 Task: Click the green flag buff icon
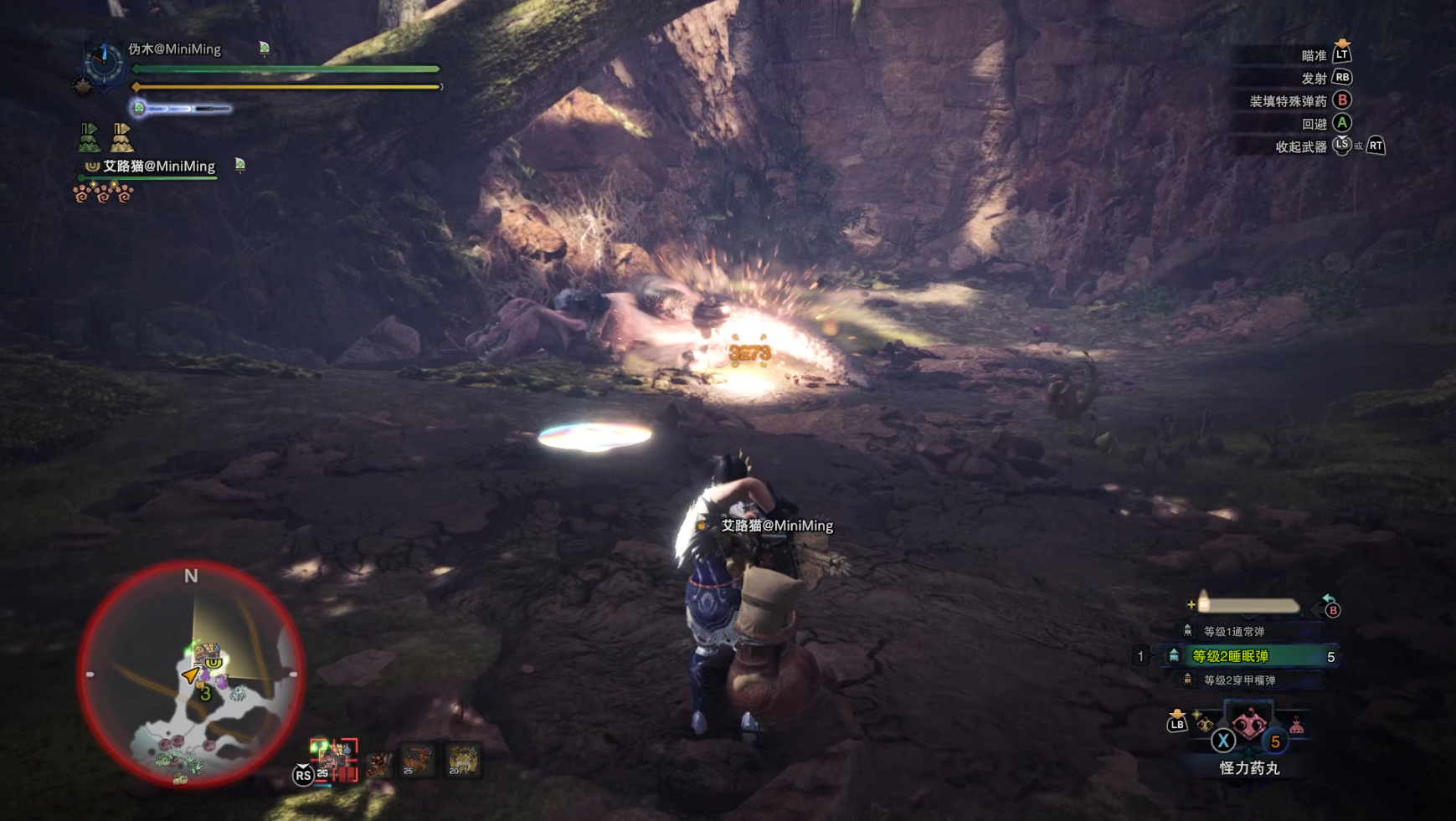point(89,137)
